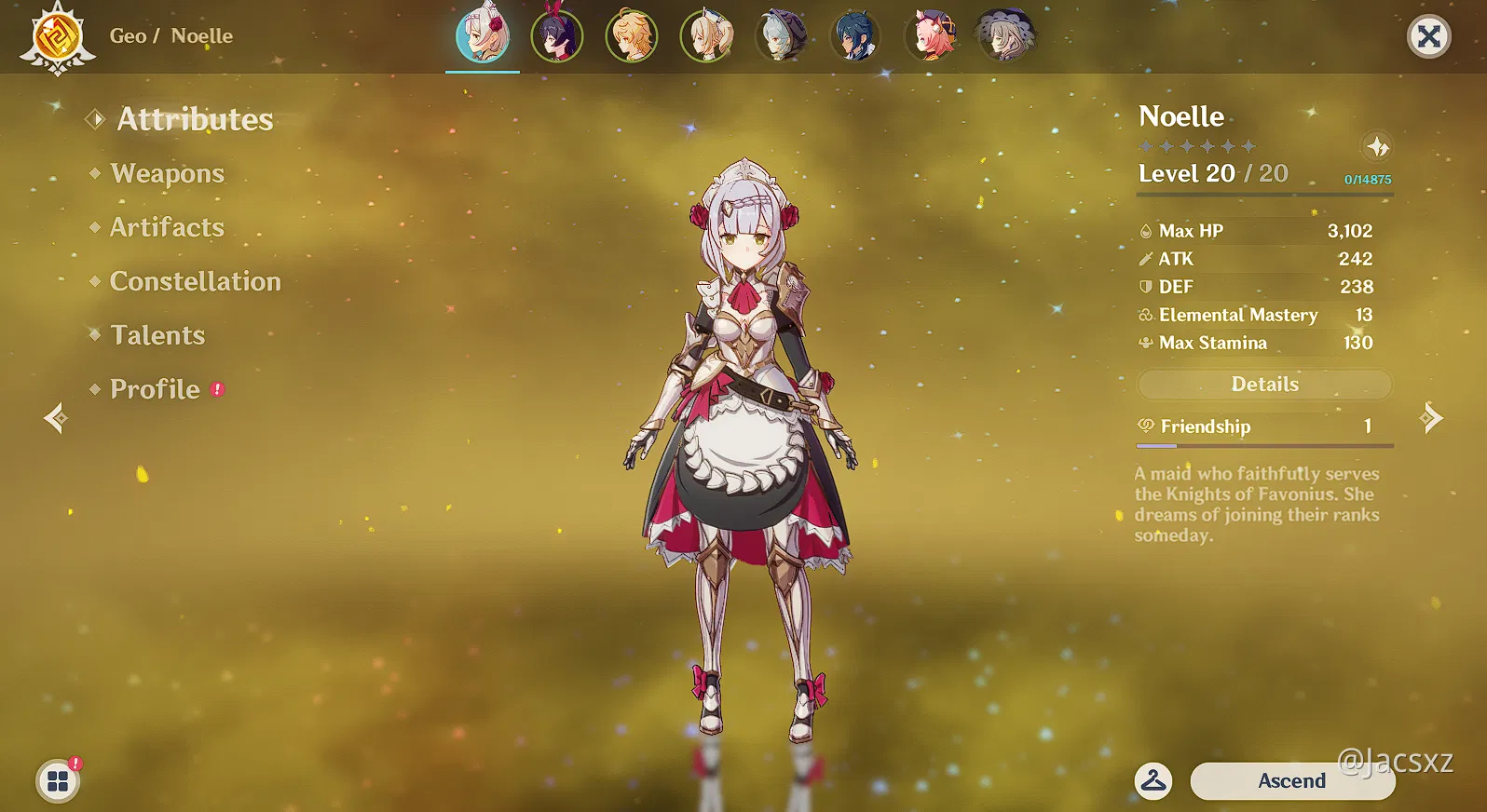Select the Talents menu entry
The width and height of the screenshot is (1487, 812).
tap(157, 335)
